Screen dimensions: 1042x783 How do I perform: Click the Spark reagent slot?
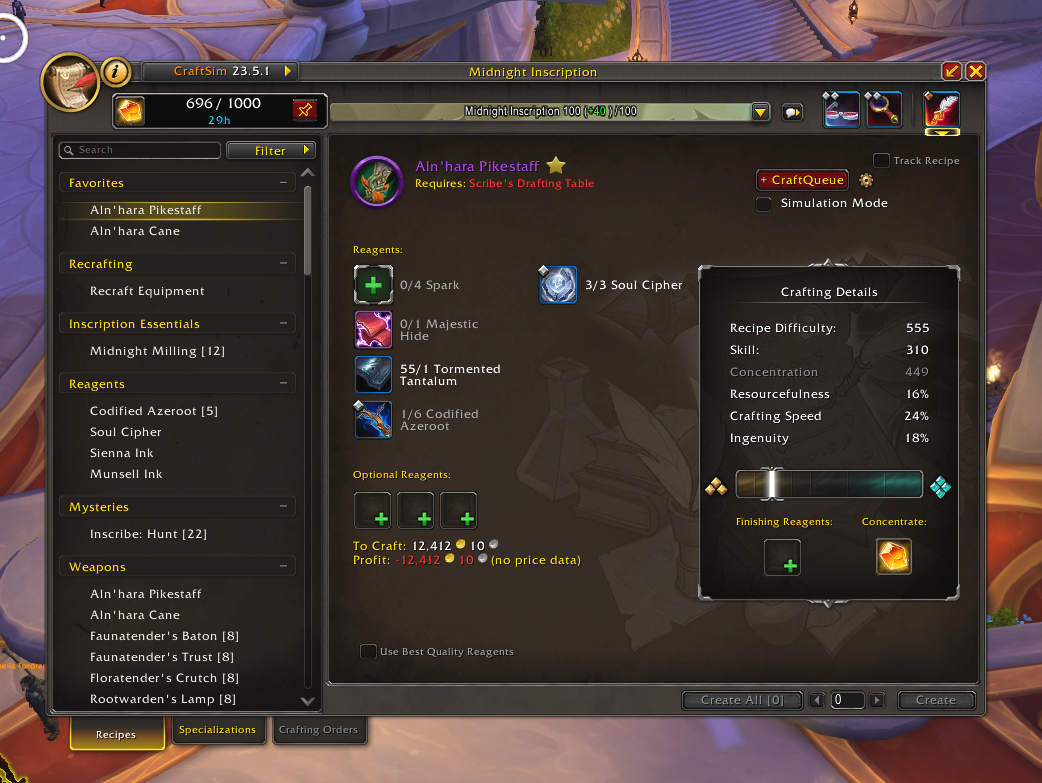[373, 285]
